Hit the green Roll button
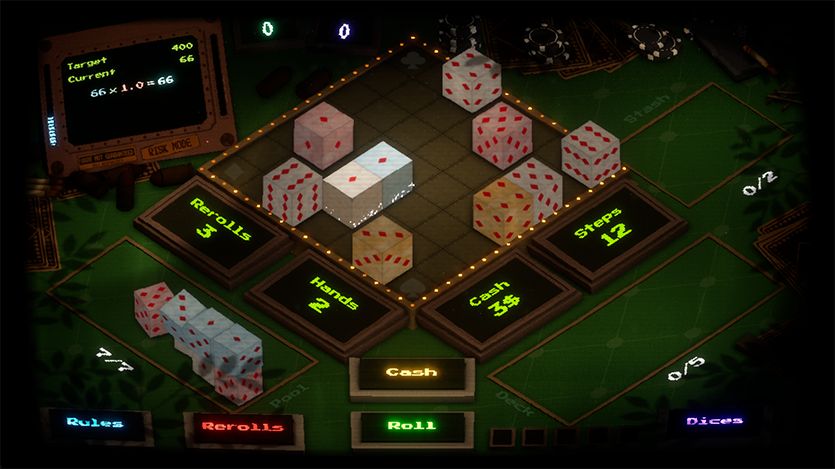The height and width of the screenshot is (469, 835). click(411, 425)
